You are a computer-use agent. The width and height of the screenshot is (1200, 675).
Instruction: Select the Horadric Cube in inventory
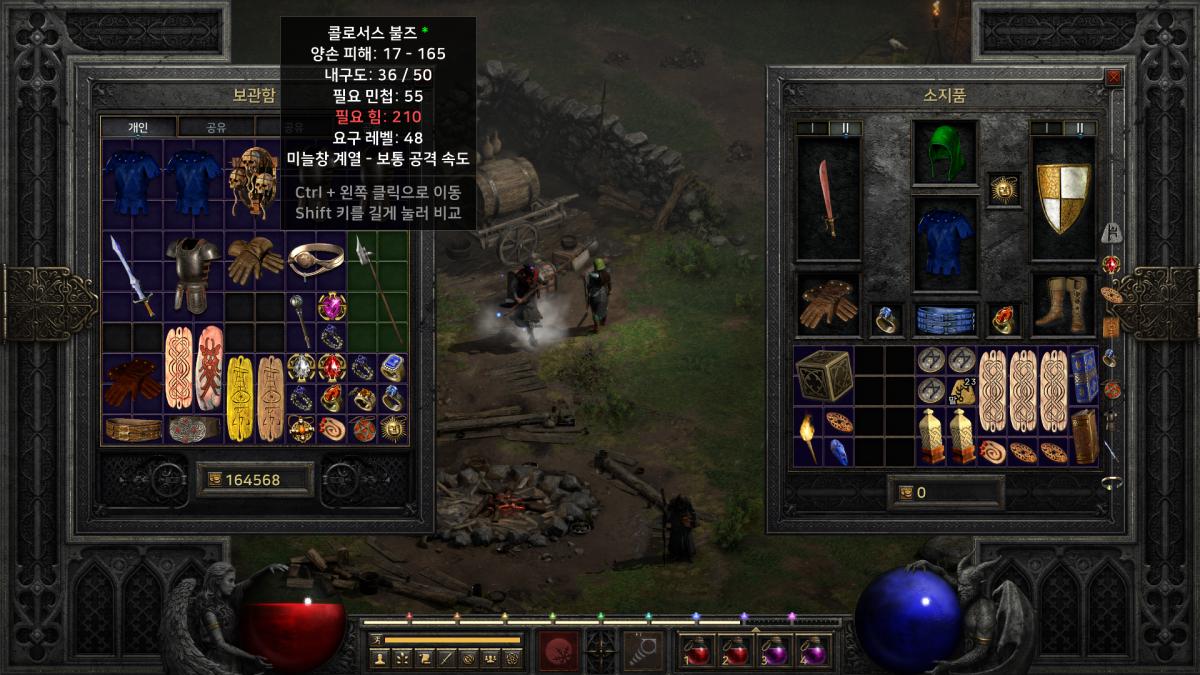click(x=823, y=375)
